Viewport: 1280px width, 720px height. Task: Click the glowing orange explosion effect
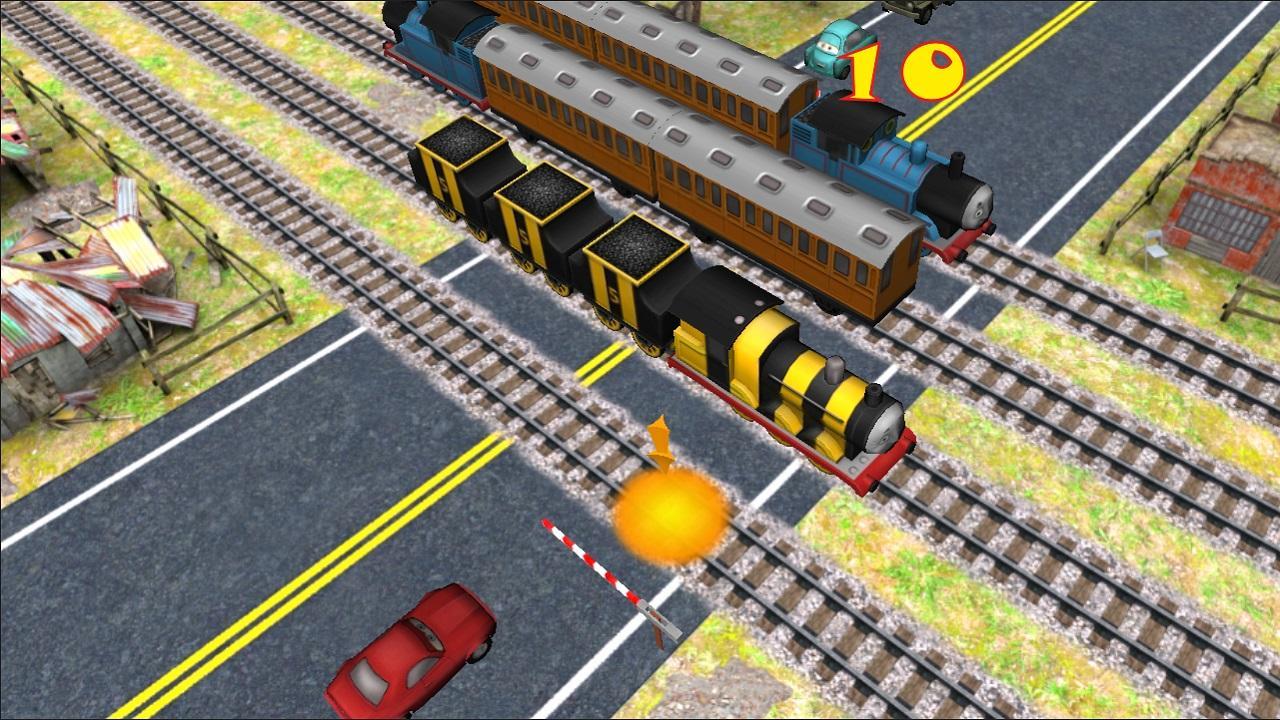click(668, 513)
